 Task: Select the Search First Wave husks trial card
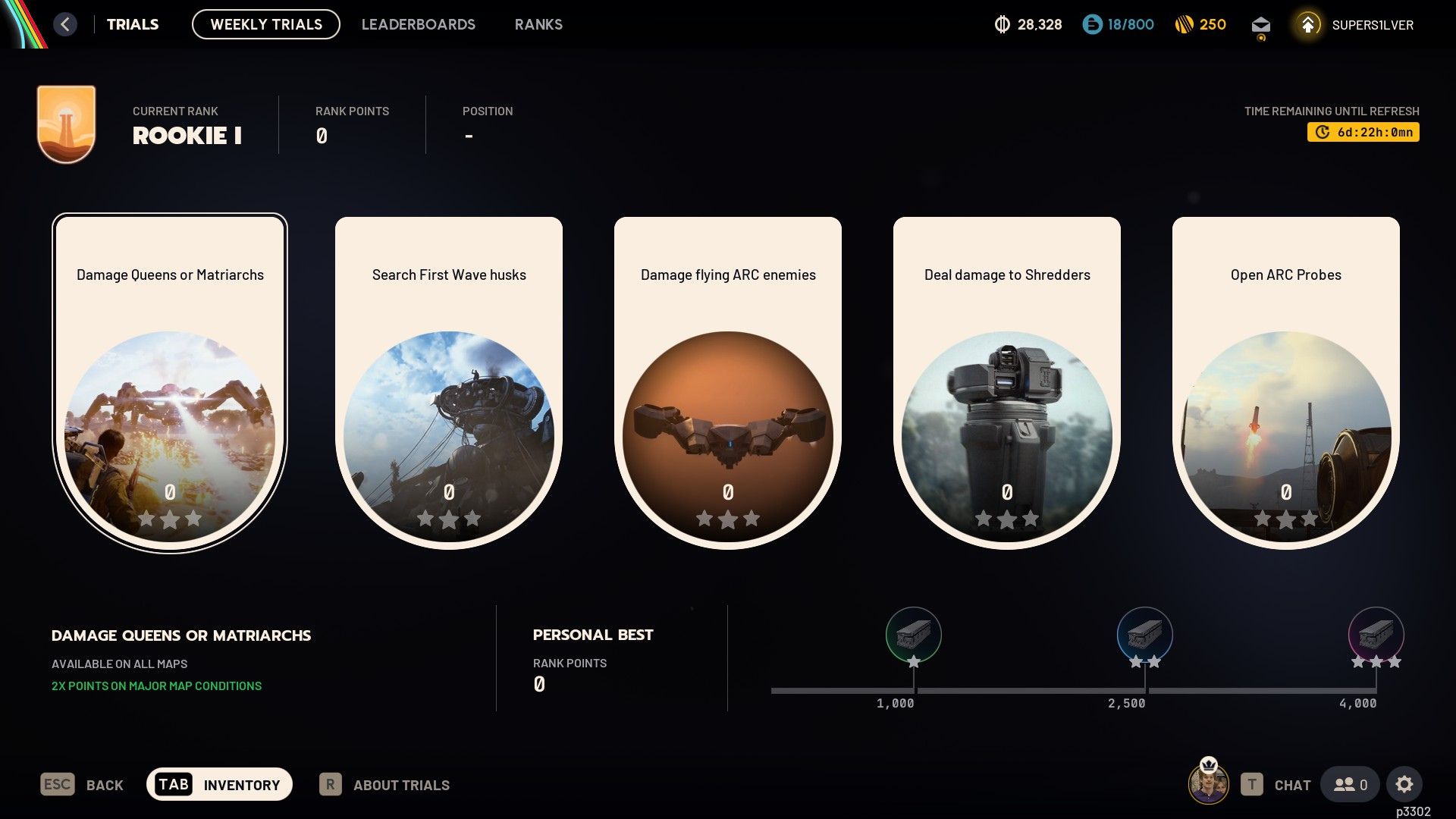[x=448, y=379]
